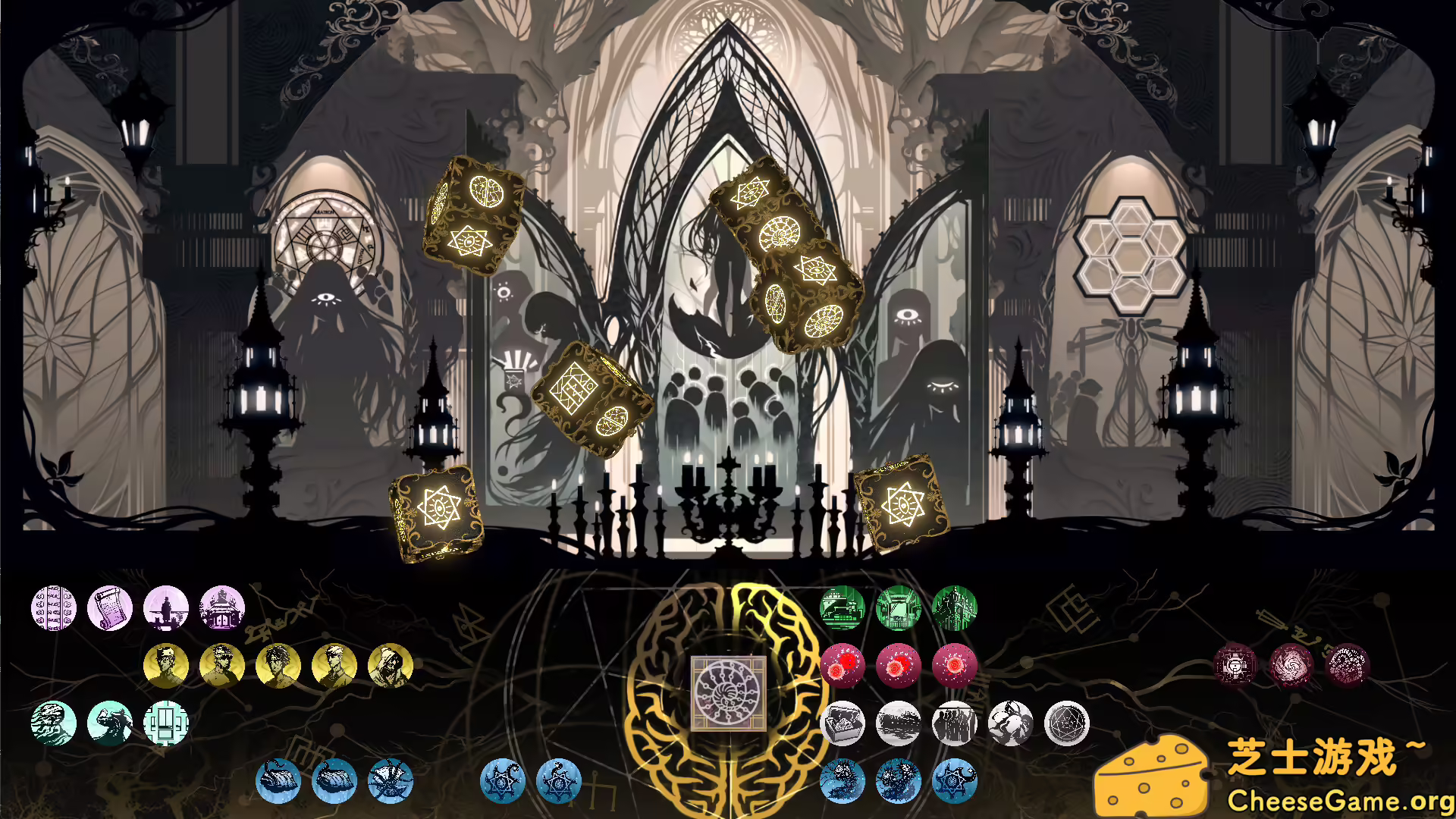Viewport: 1456px width, 819px height.
Task: Select the purple scroll node in the skill tree
Action: click(112, 608)
